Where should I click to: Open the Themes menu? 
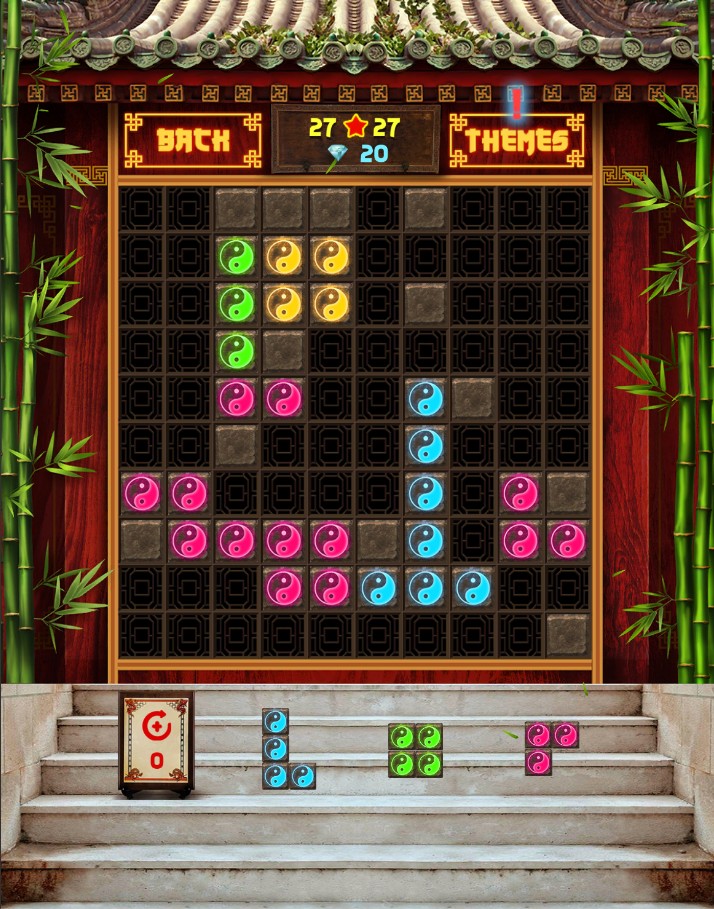click(x=516, y=140)
